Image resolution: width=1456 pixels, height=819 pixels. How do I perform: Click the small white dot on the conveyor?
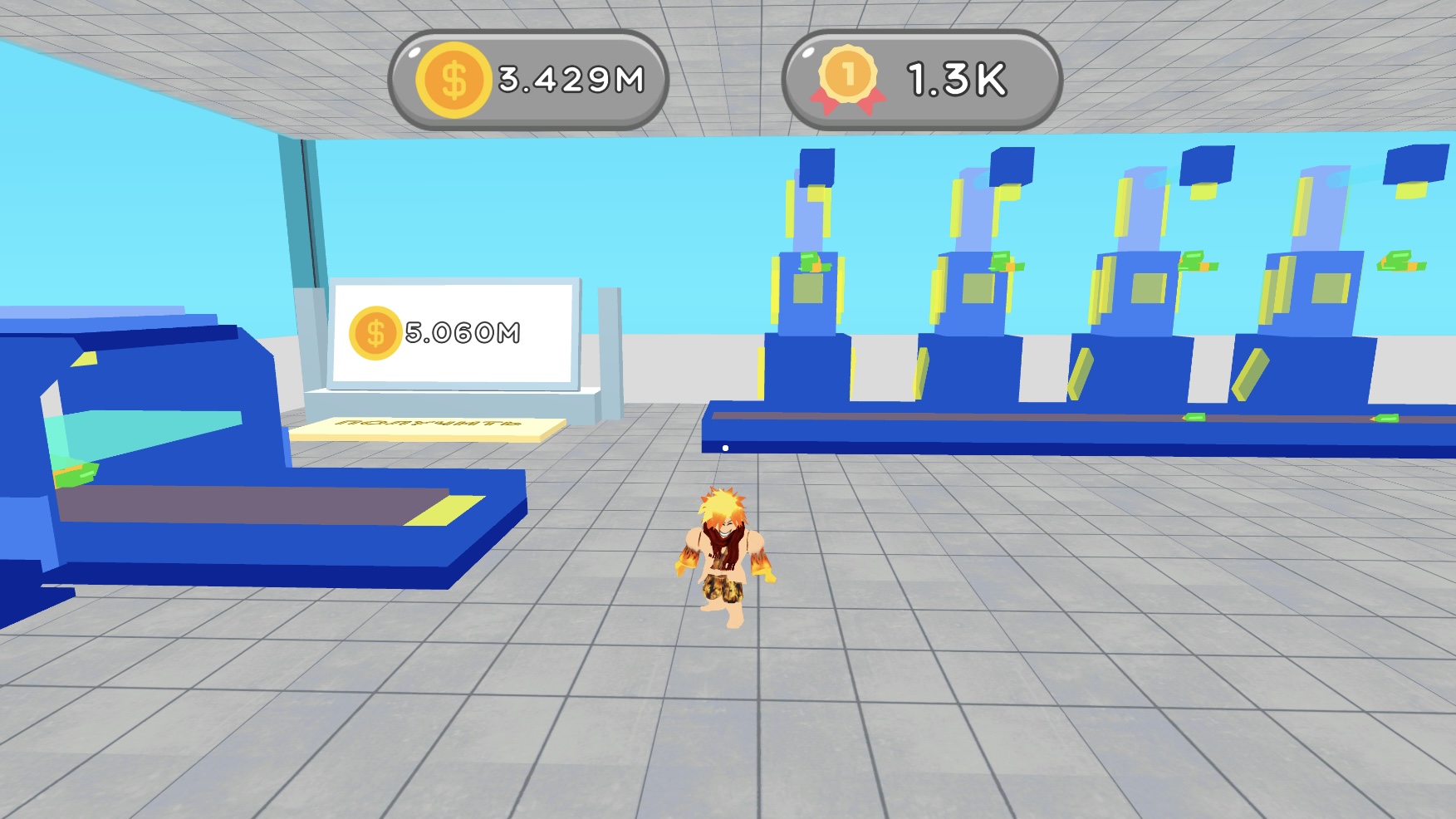click(x=725, y=446)
